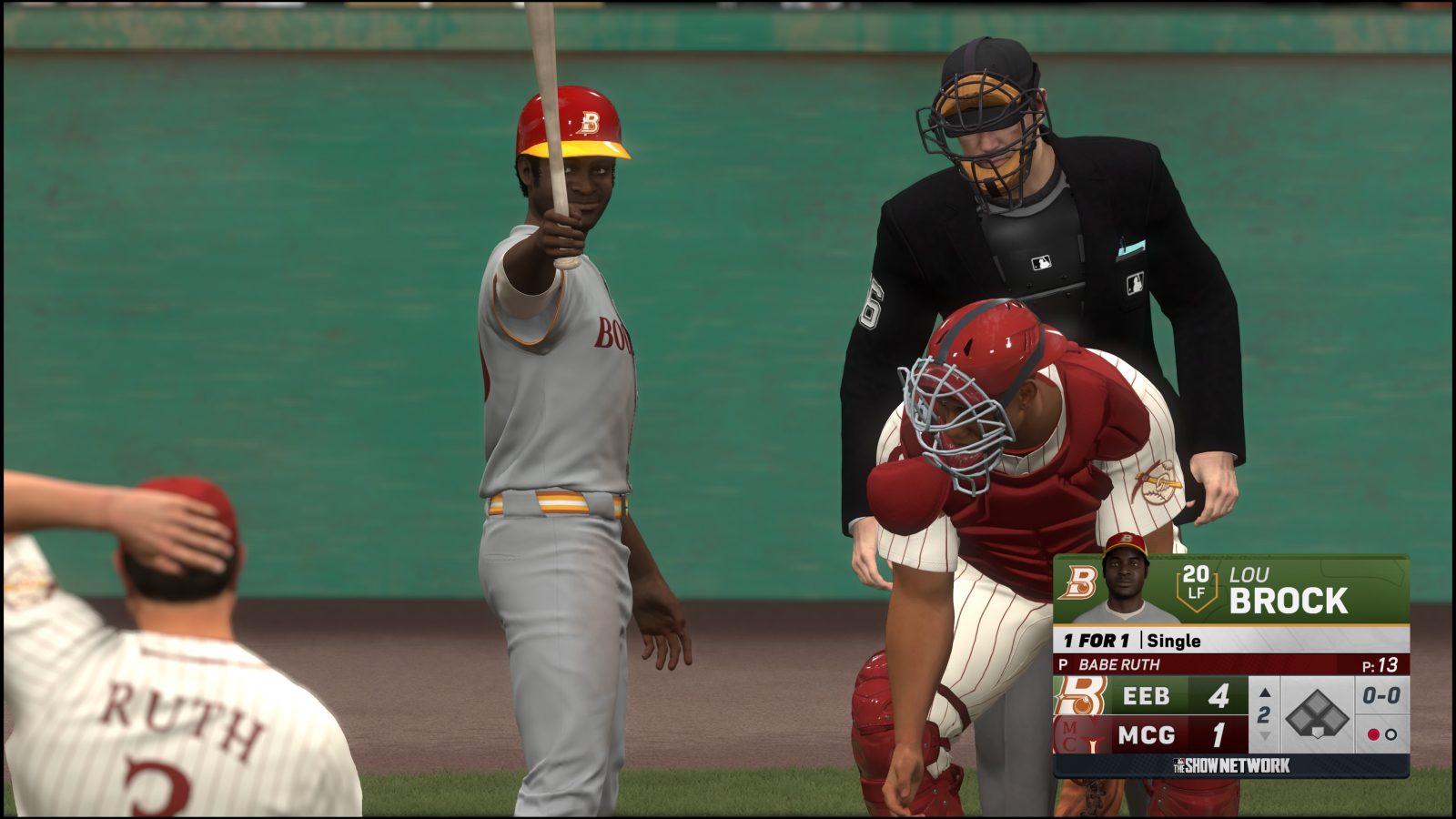This screenshot has height=819, width=1456.
Task: Click the 0-0 ball-strike count
Action: click(x=1383, y=694)
